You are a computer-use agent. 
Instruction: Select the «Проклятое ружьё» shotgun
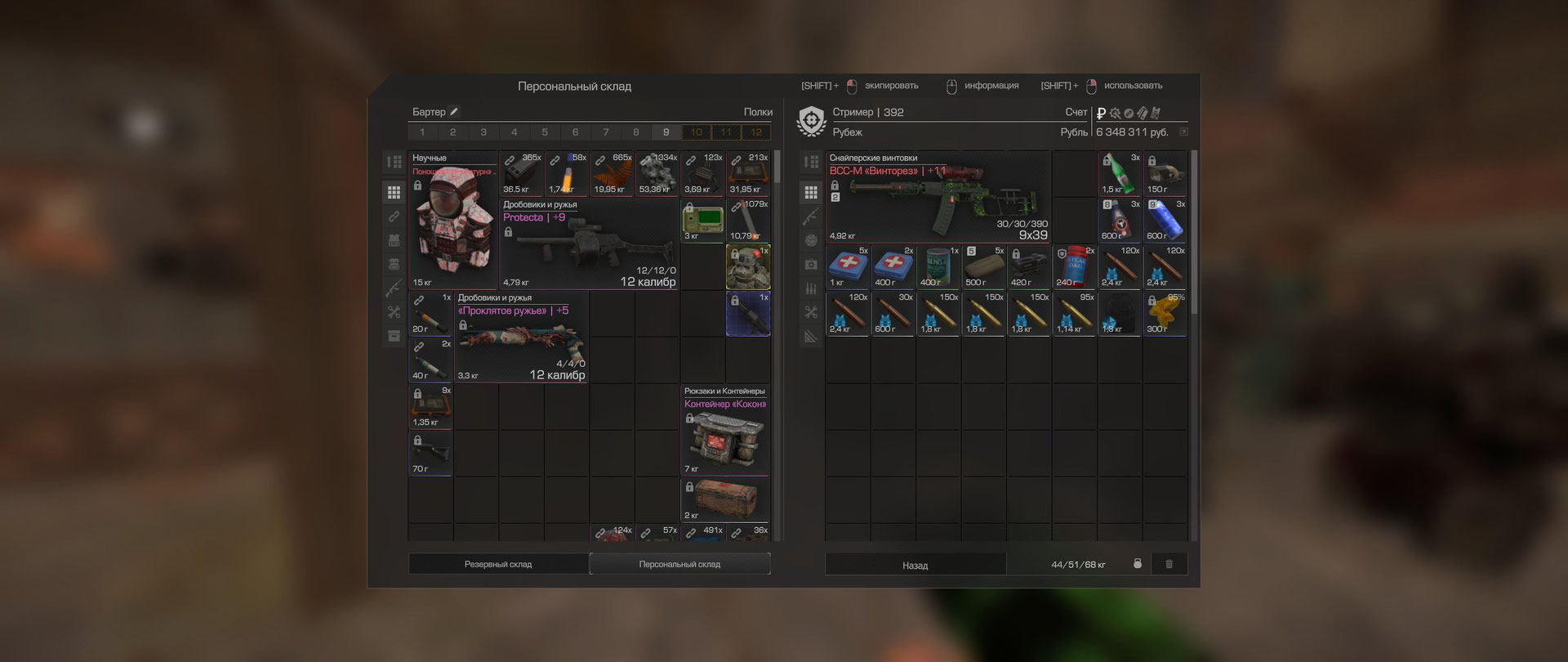pos(521,337)
